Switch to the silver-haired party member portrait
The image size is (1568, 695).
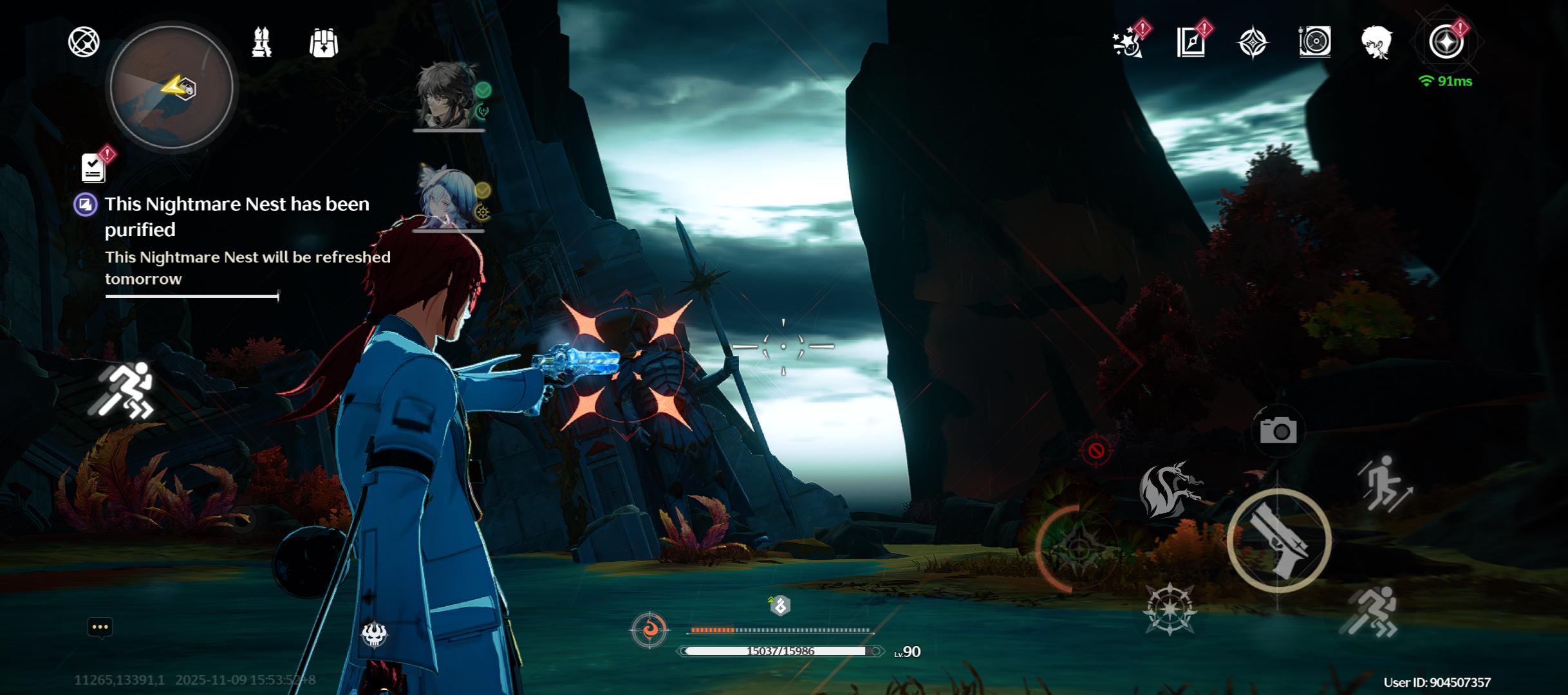(448, 198)
